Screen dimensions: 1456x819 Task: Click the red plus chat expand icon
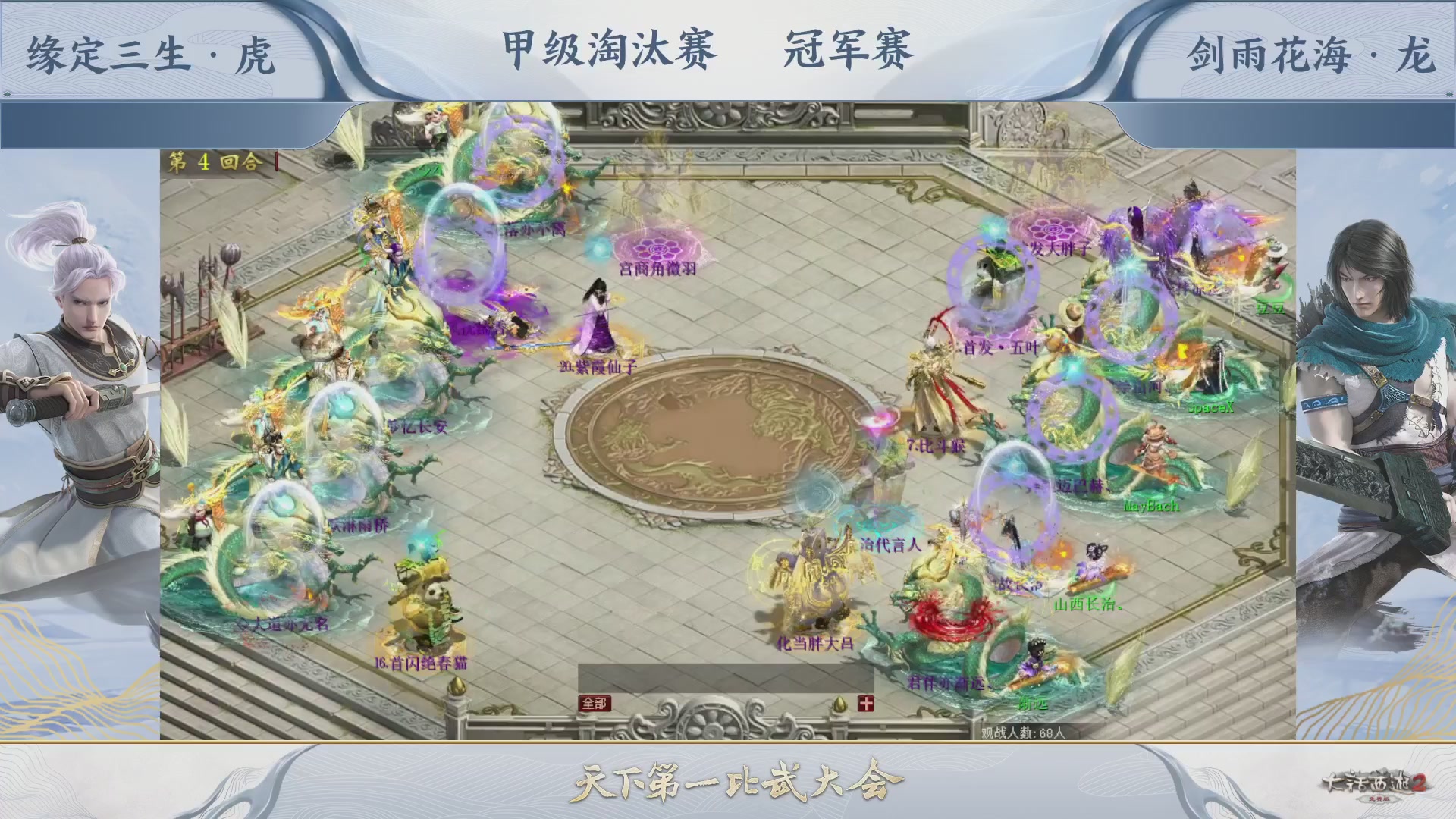pyautogui.click(x=867, y=703)
